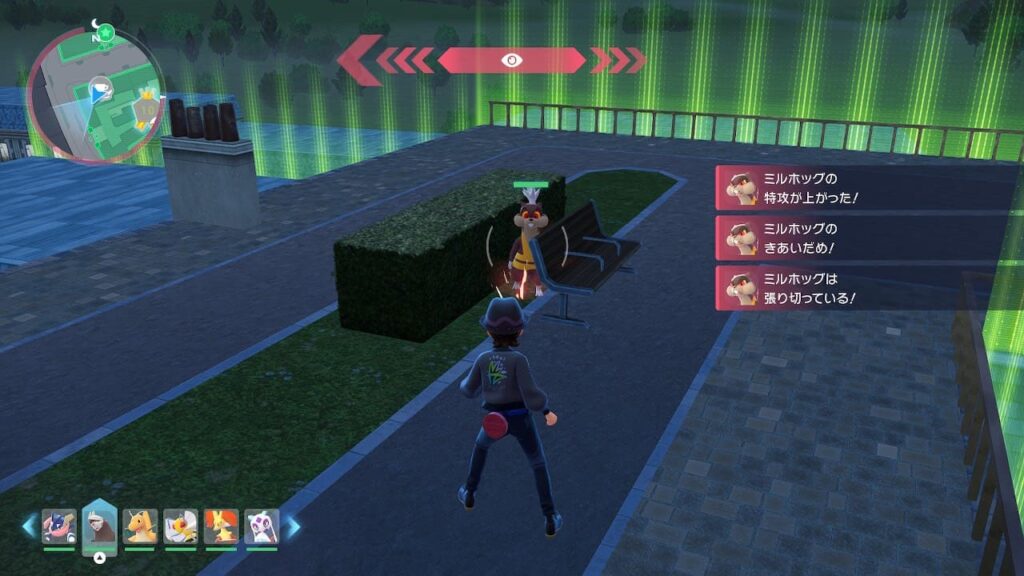1024x576 pixels.
Task: Select Greninja in the party bar
Action: coord(59,526)
